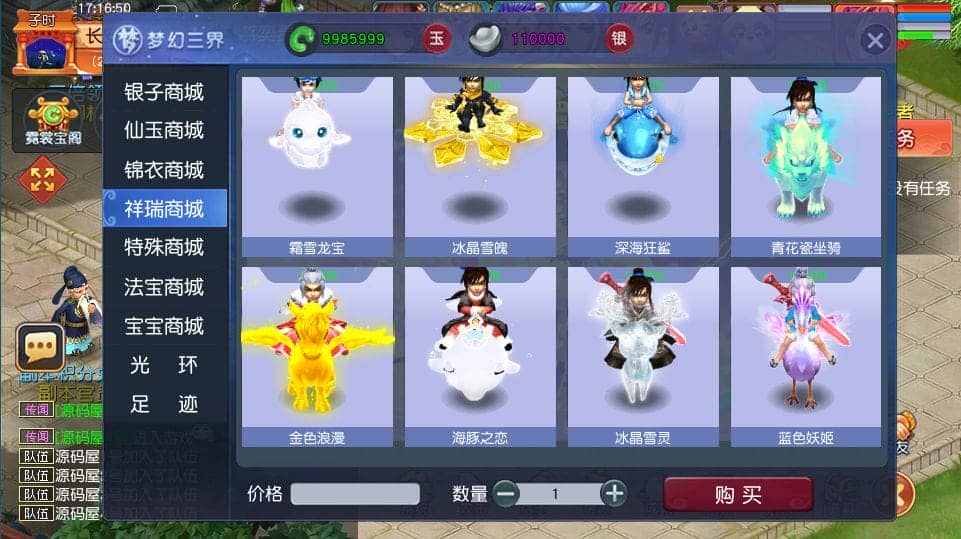Open the 足迹 category

(164, 404)
